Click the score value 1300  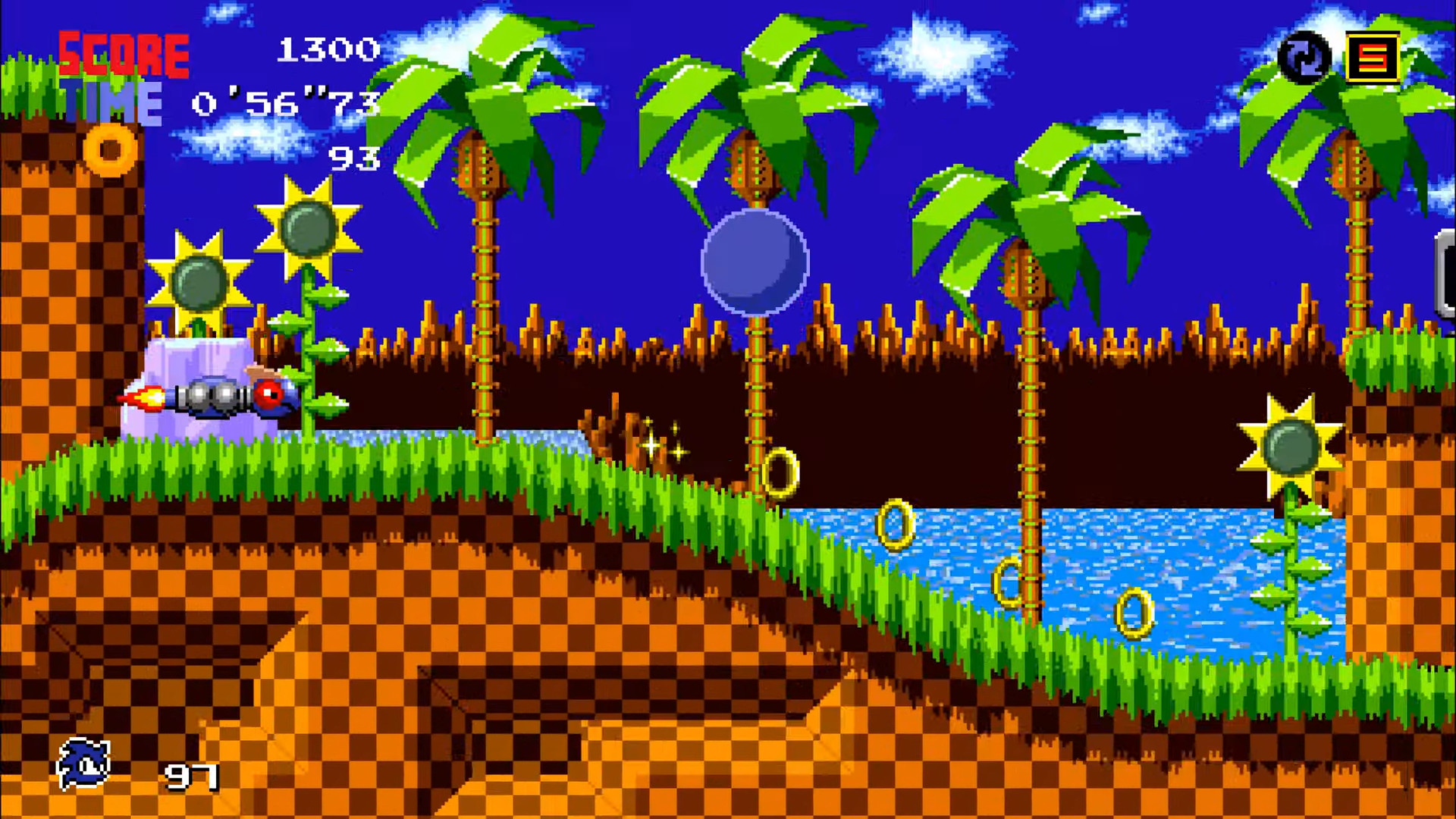coord(328,49)
